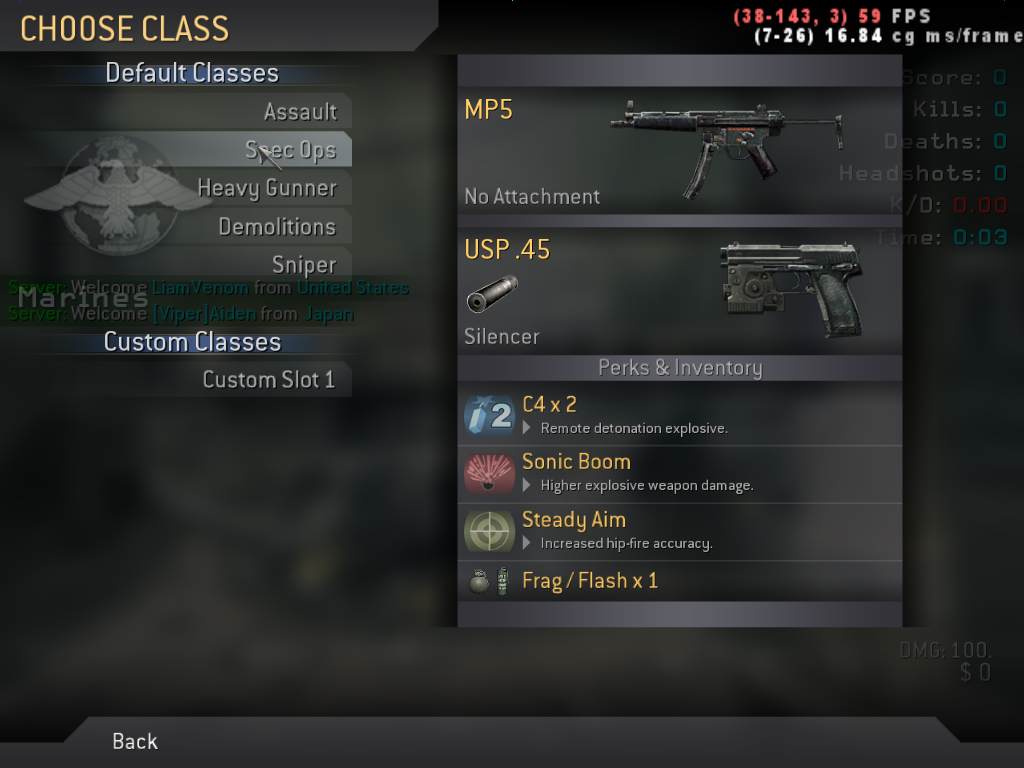This screenshot has height=768, width=1024.
Task: Choose the Sniper class
Action: [304, 264]
